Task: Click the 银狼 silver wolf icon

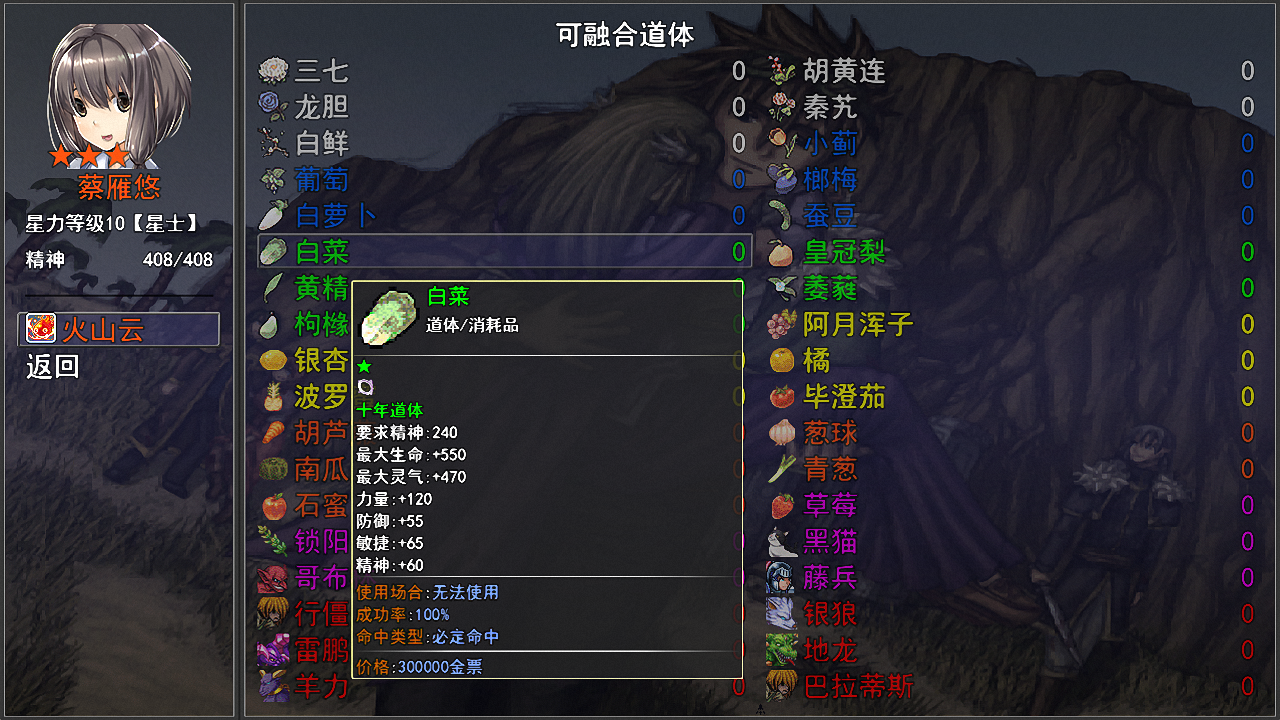Action: [781, 614]
